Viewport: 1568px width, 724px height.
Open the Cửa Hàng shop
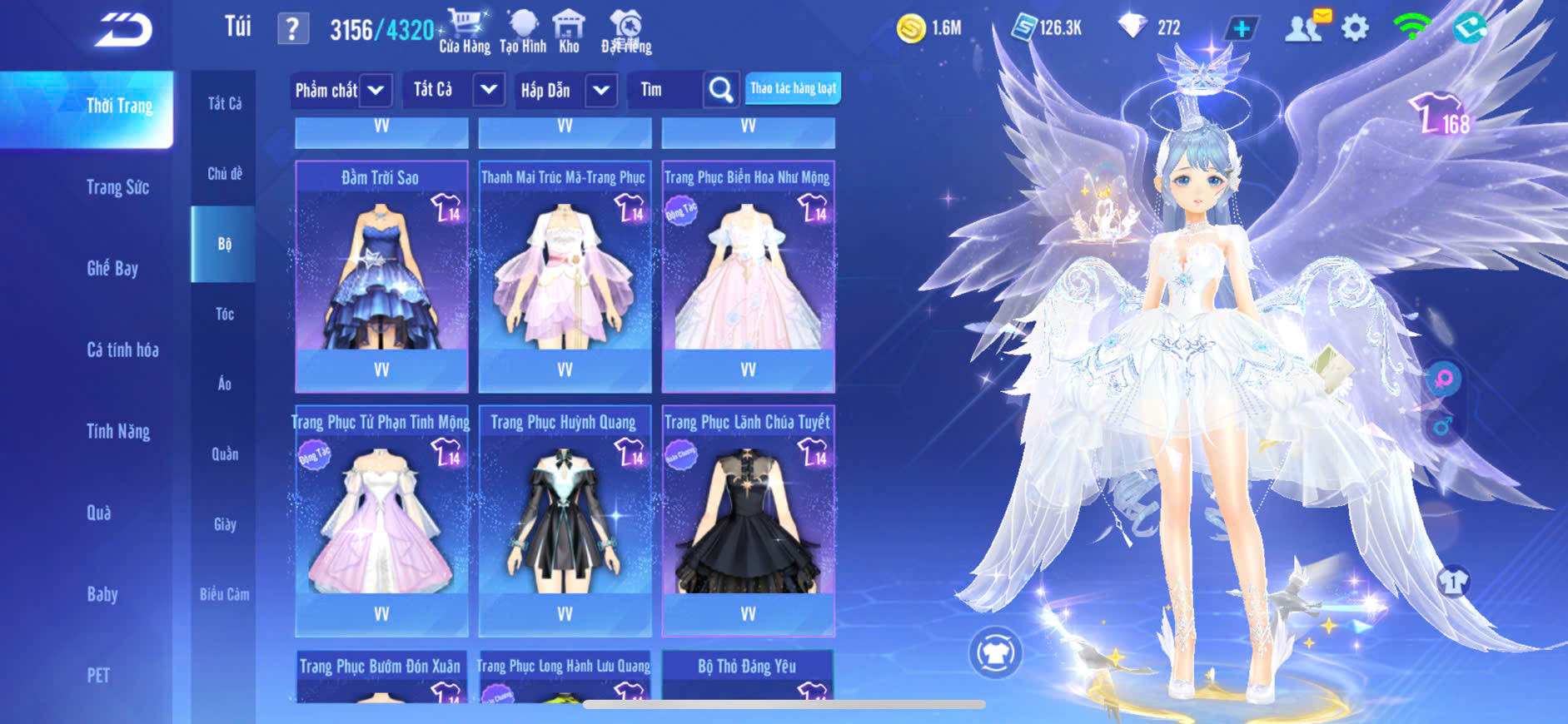pyautogui.click(x=465, y=32)
